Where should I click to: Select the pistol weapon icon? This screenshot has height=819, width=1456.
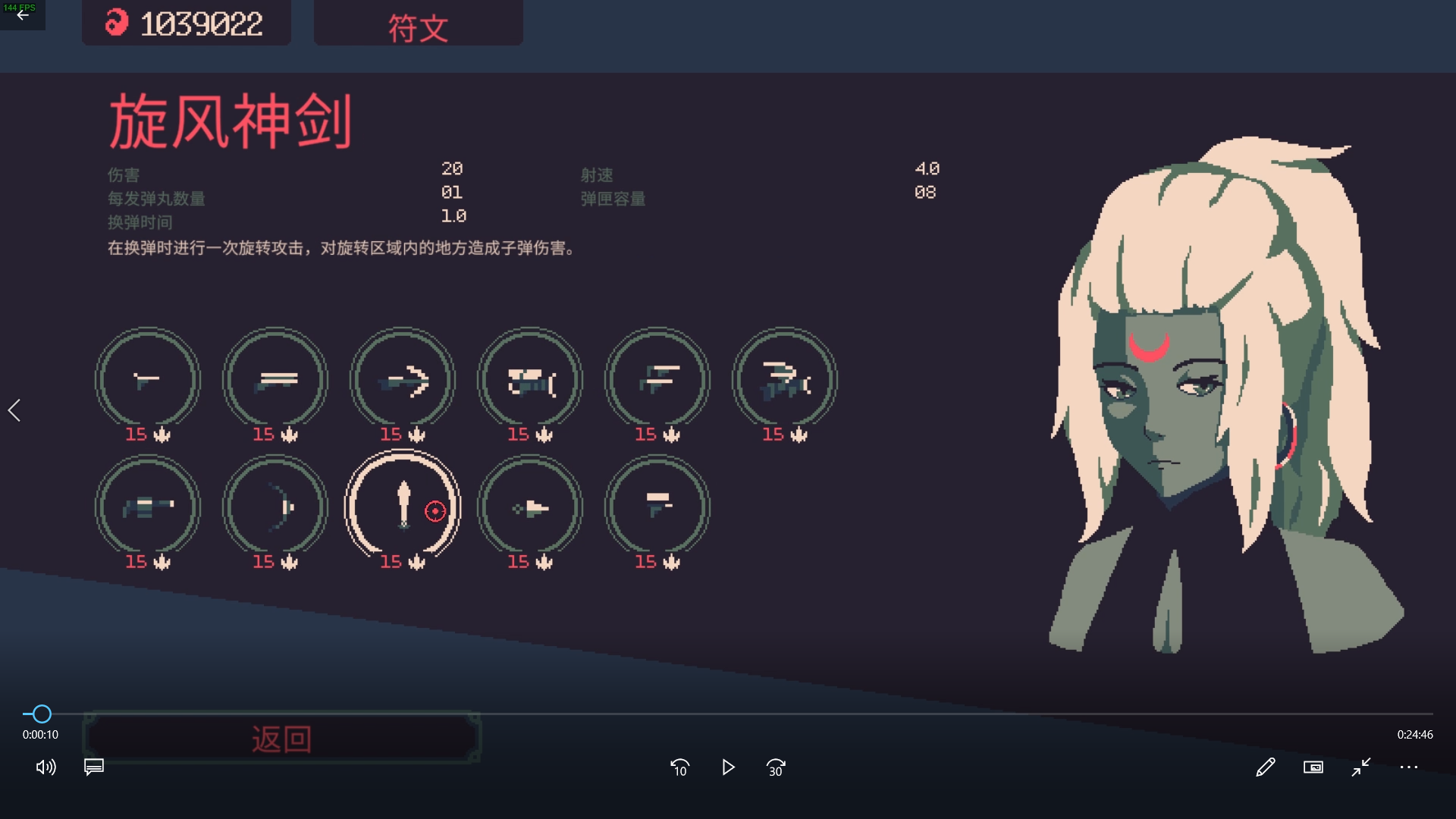(x=148, y=379)
